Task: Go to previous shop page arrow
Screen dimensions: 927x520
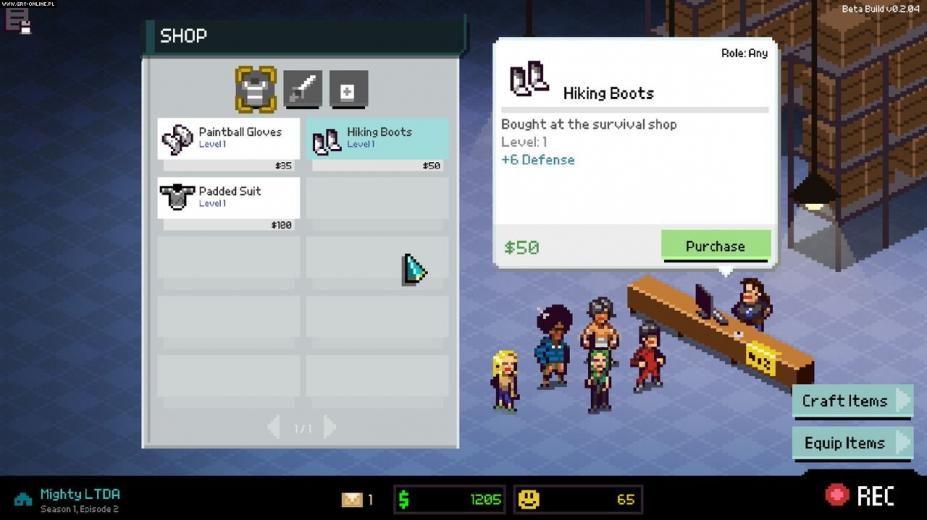Action: coord(274,428)
